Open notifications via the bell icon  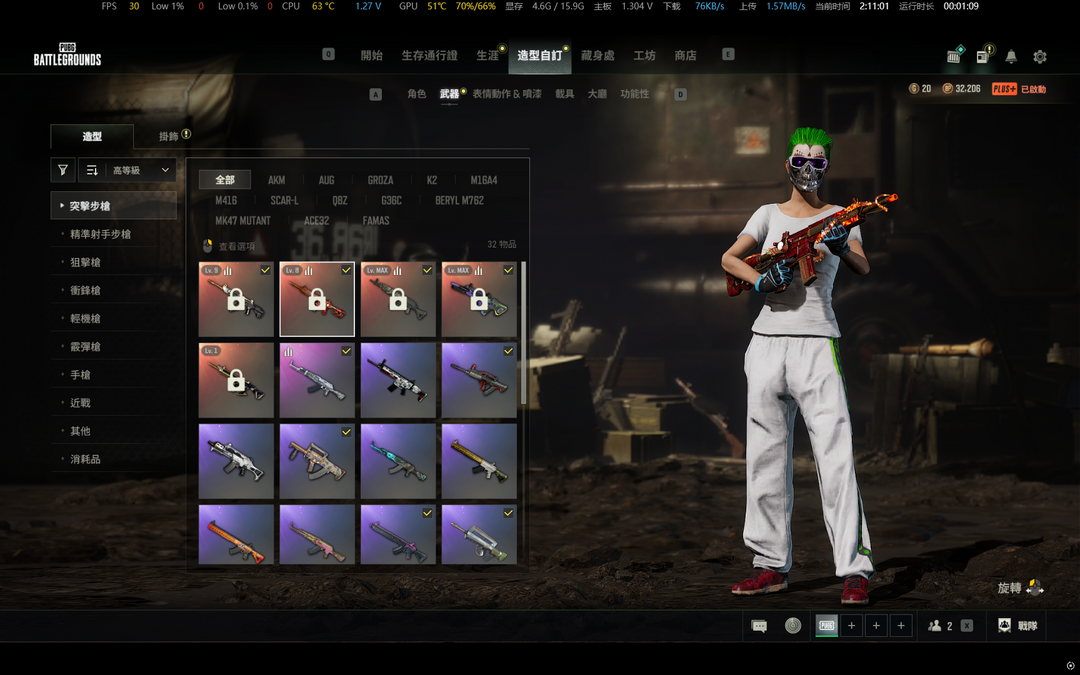click(1011, 57)
